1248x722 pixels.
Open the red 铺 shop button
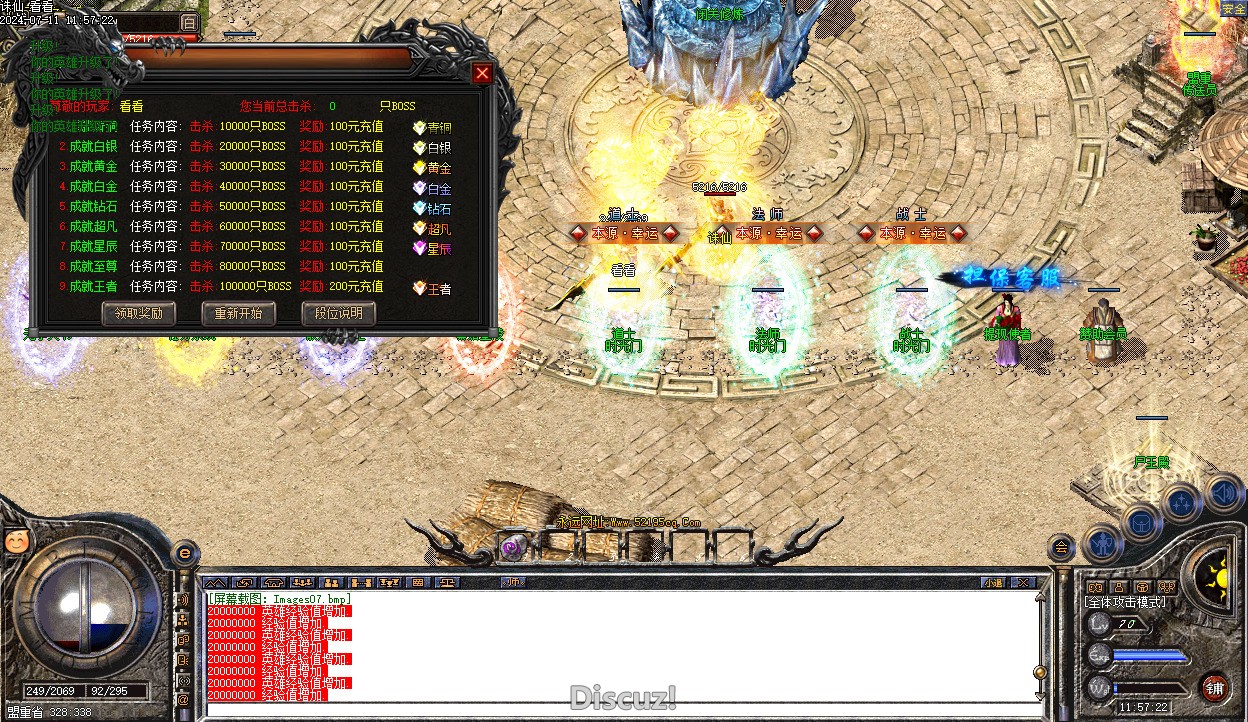click(1214, 688)
